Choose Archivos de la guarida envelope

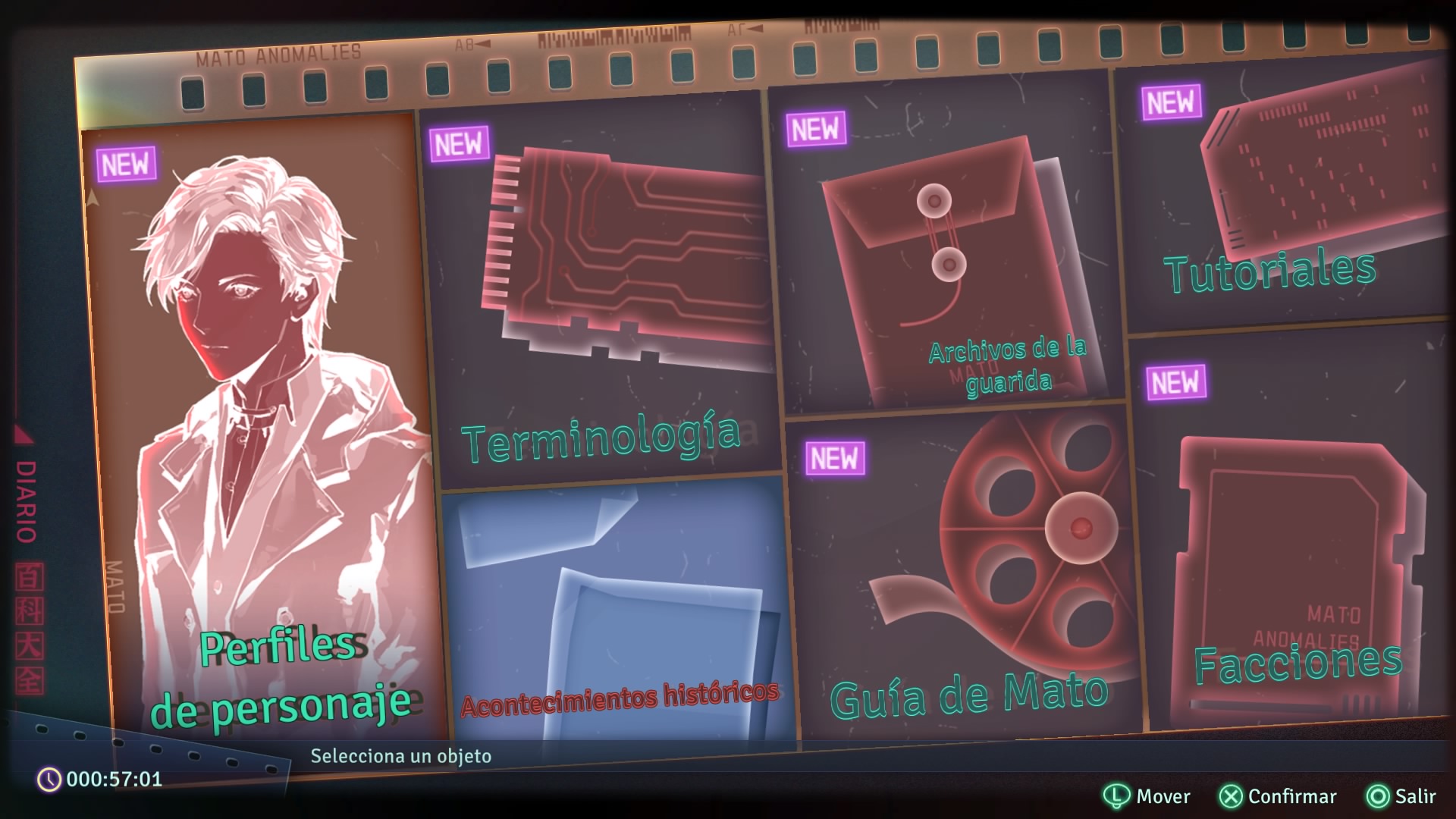[948, 258]
